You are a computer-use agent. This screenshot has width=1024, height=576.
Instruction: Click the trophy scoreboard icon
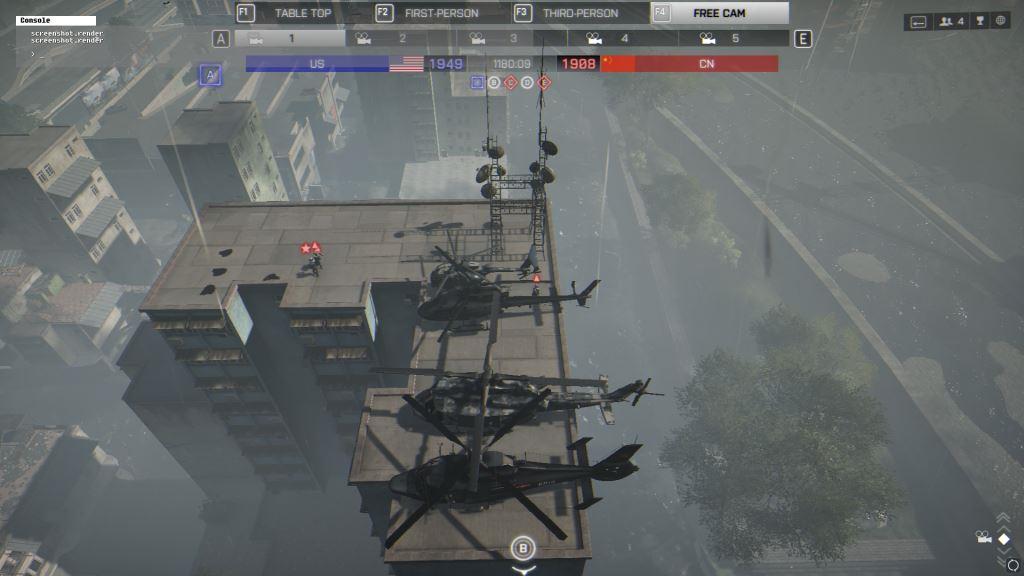pyautogui.click(x=978, y=21)
